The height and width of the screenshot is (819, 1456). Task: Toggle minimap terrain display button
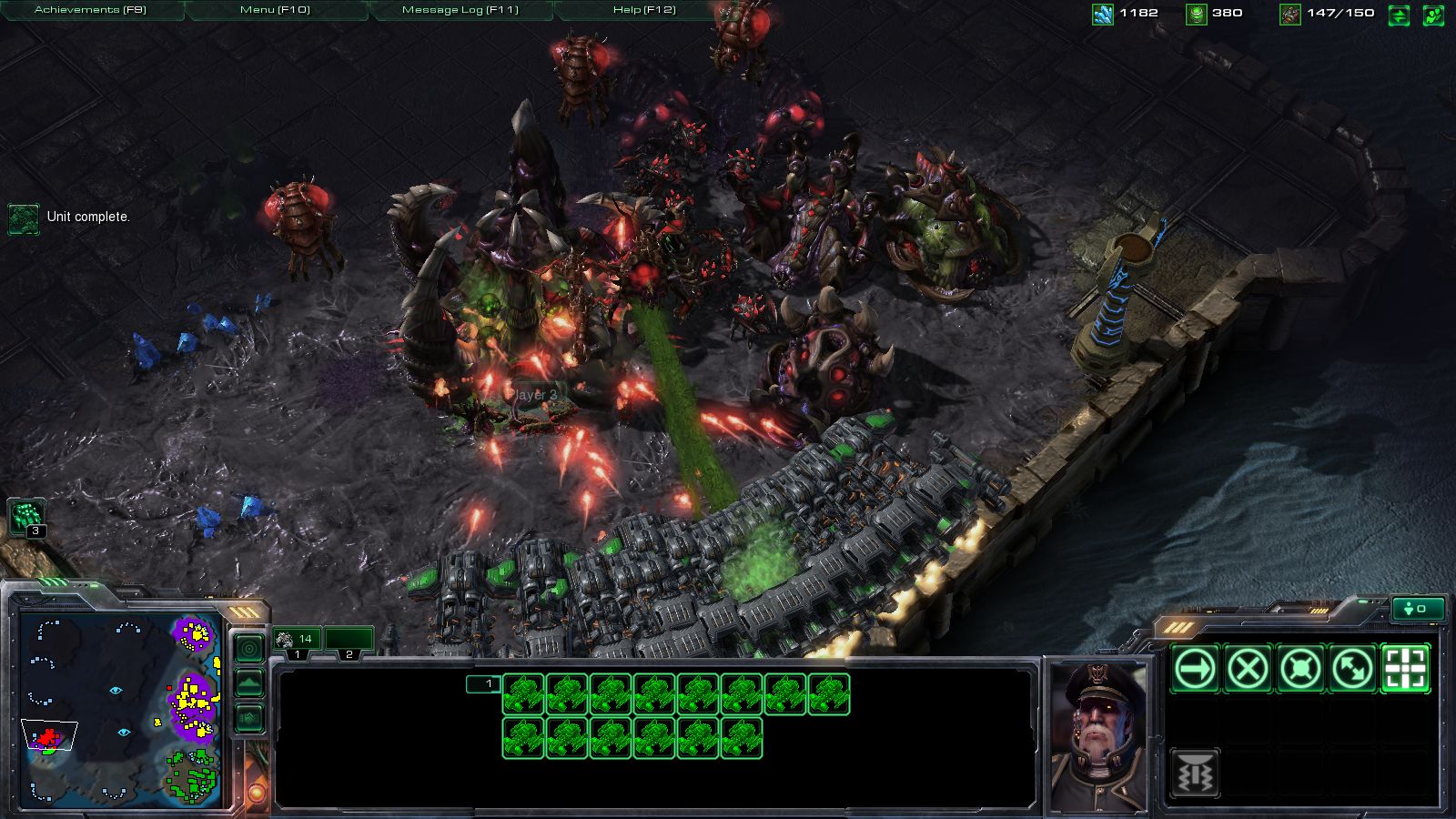click(249, 683)
